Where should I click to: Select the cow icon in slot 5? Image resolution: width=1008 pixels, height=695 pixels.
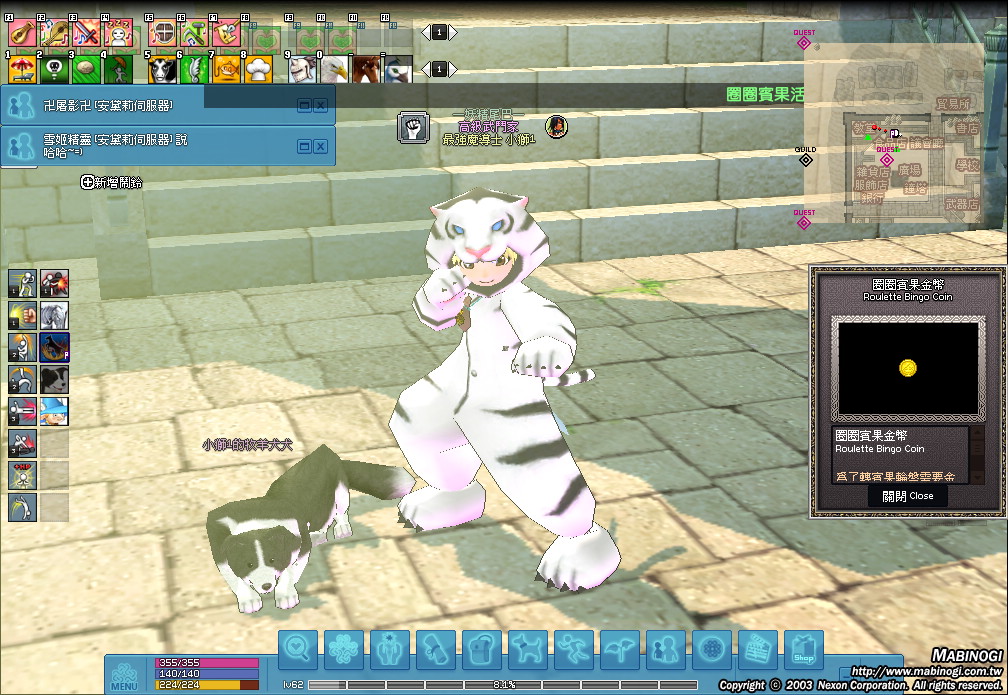162,70
